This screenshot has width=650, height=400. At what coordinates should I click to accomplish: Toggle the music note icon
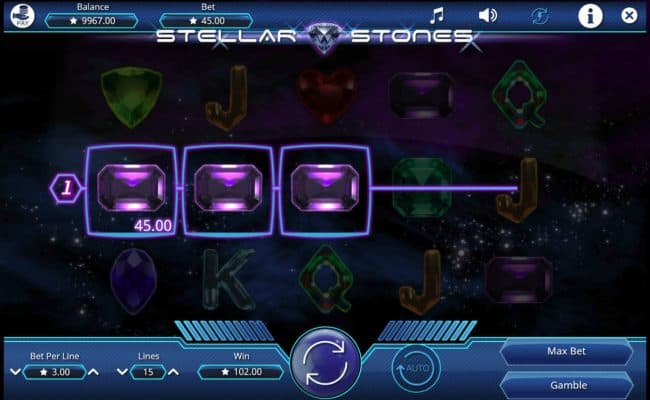click(x=436, y=15)
